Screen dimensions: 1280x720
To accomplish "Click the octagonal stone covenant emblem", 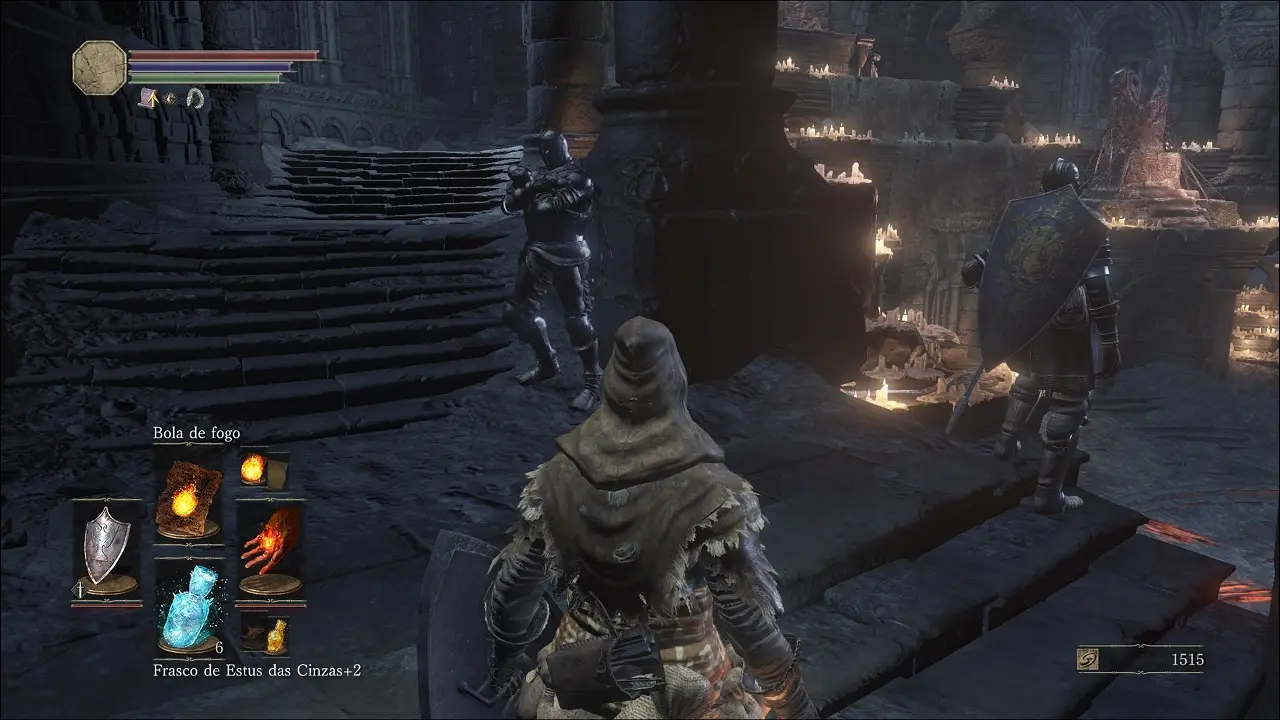I will [x=100, y=67].
